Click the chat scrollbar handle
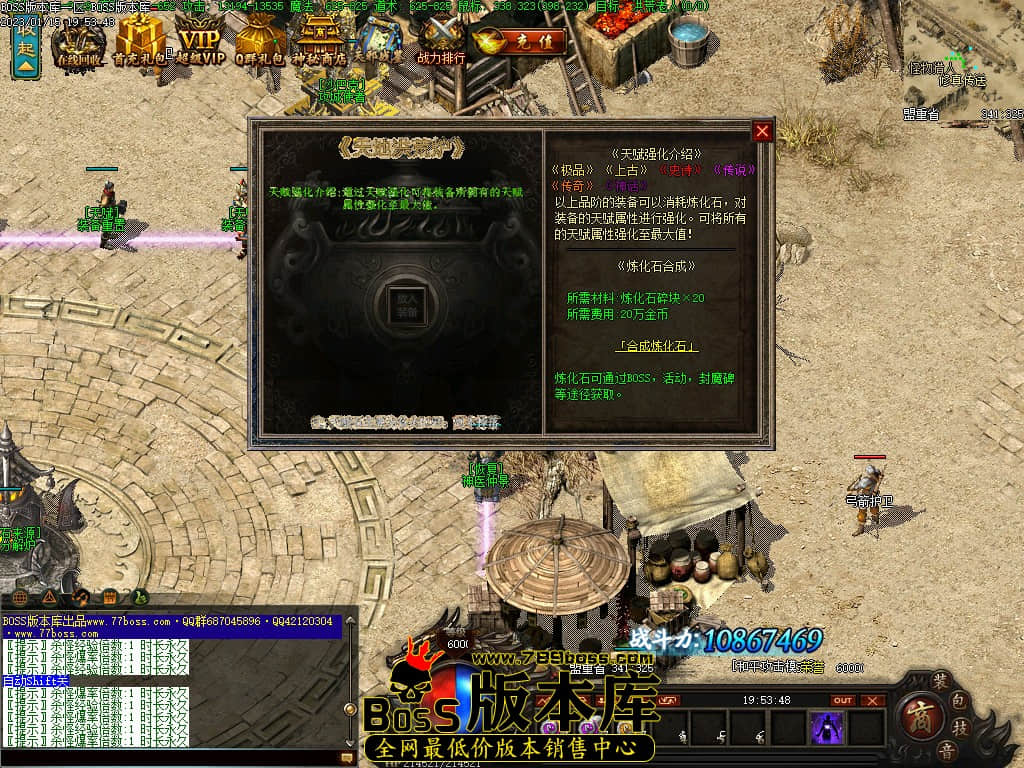The image size is (1024, 768). [x=350, y=709]
